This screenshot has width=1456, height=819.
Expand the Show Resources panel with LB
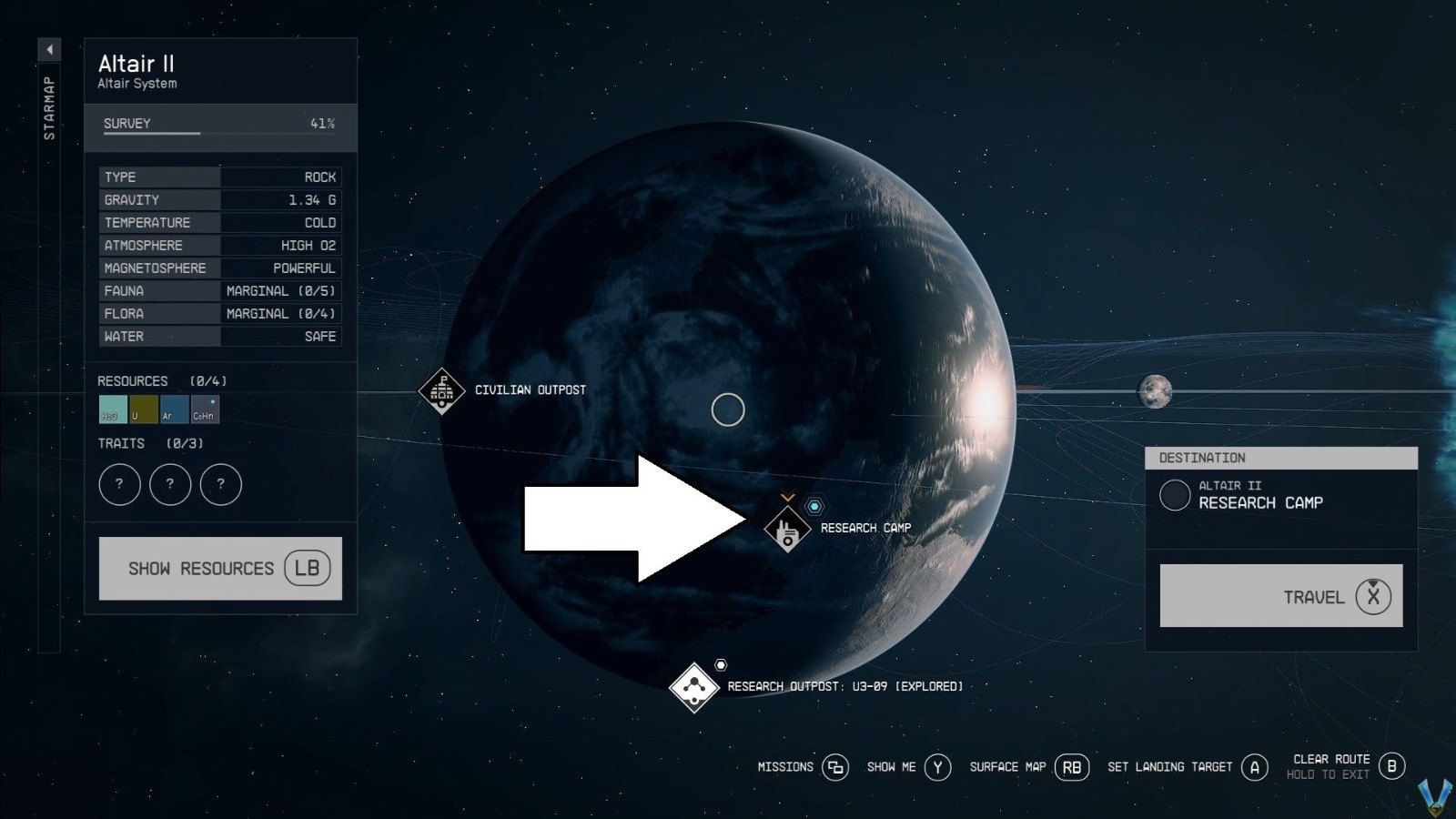[x=220, y=568]
